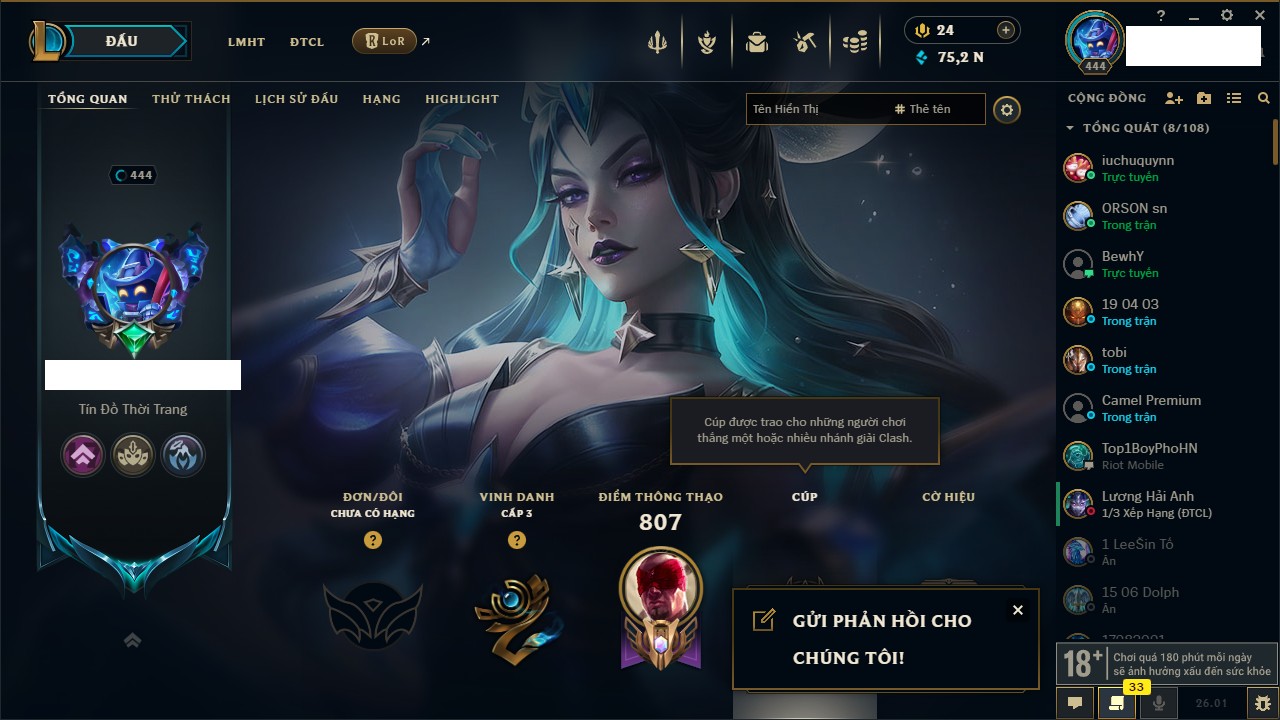
Task: Open the client settings gear in title bar
Action: coord(1227,16)
